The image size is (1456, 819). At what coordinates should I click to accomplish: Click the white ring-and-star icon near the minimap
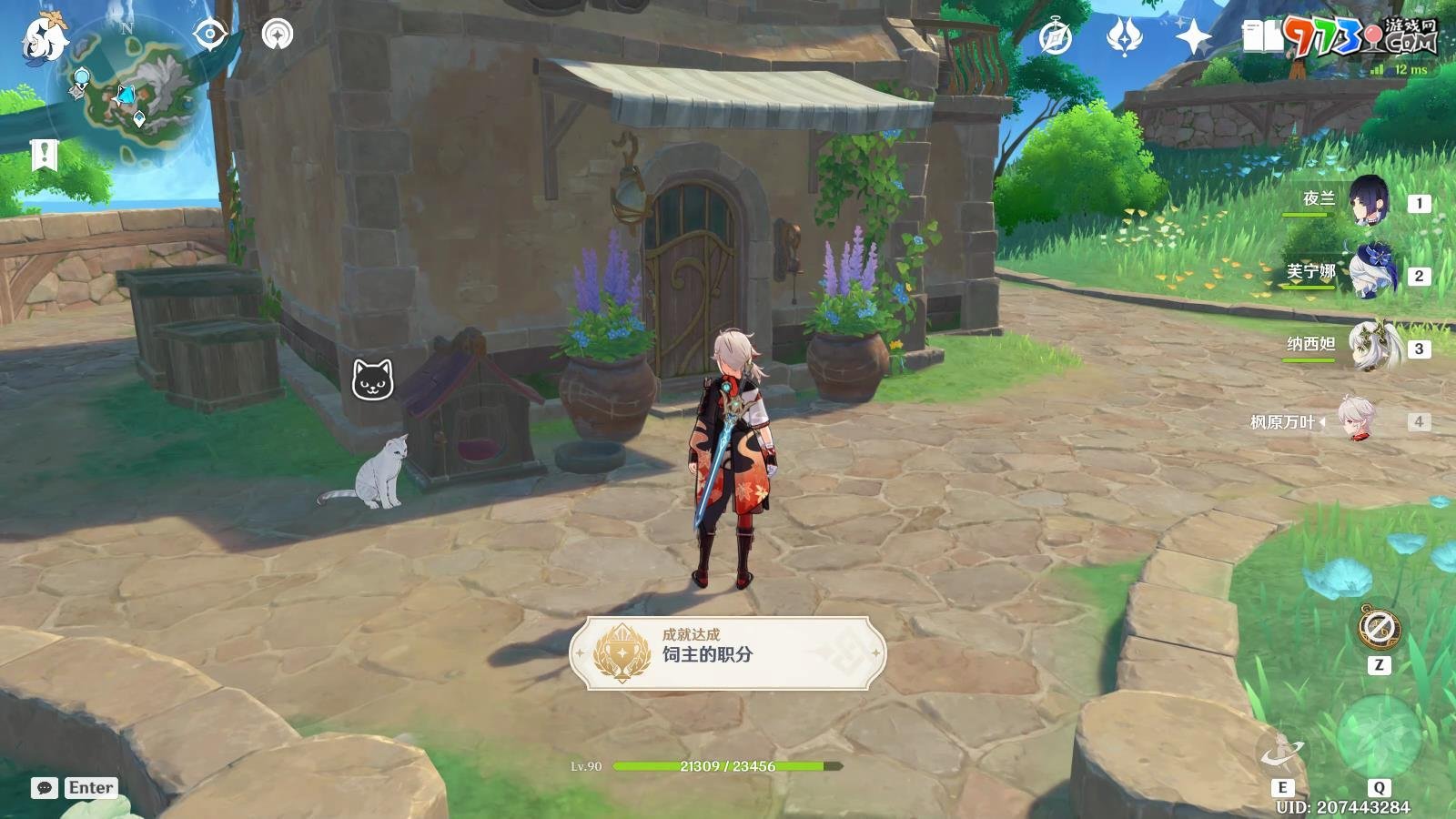[x=278, y=35]
